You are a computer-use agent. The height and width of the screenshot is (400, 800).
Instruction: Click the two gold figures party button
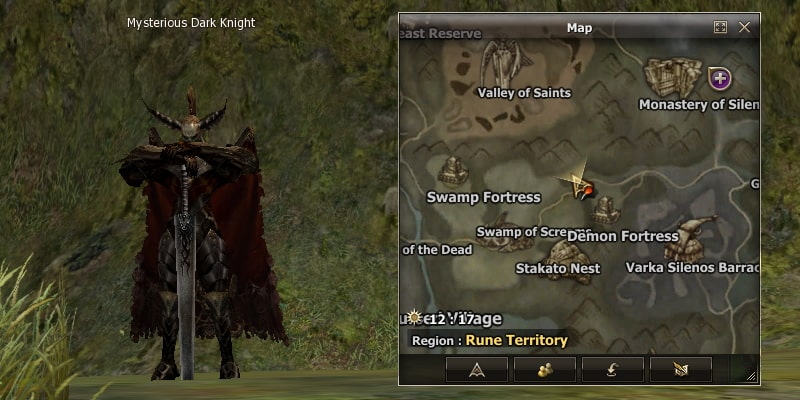(x=545, y=368)
